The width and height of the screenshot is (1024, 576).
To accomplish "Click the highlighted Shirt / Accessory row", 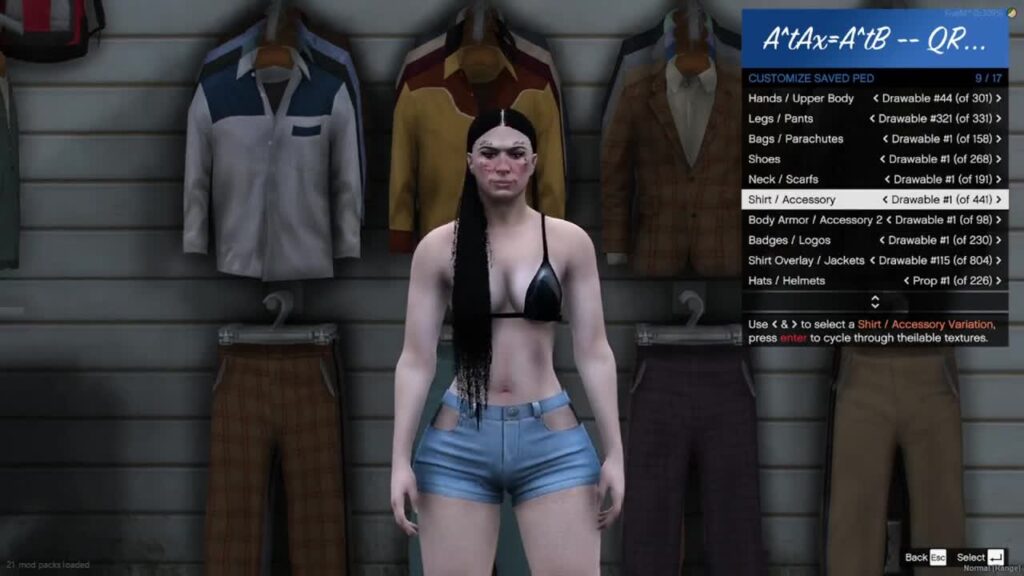I will (874, 200).
